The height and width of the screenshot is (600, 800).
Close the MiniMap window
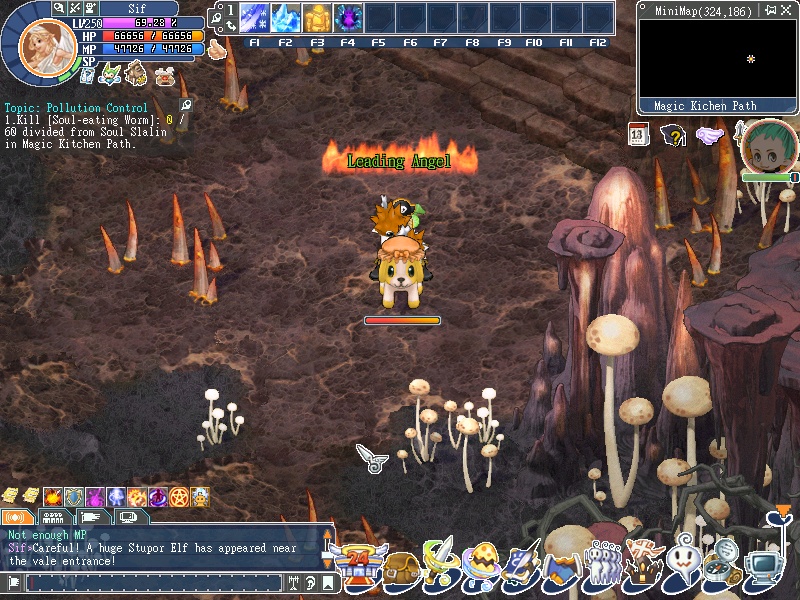click(787, 10)
